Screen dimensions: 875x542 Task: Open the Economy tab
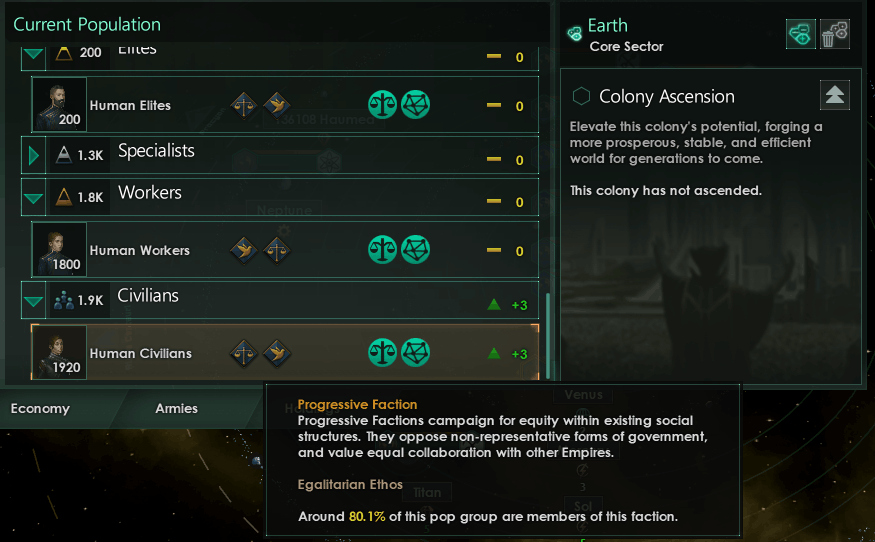click(x=40, y=408)
